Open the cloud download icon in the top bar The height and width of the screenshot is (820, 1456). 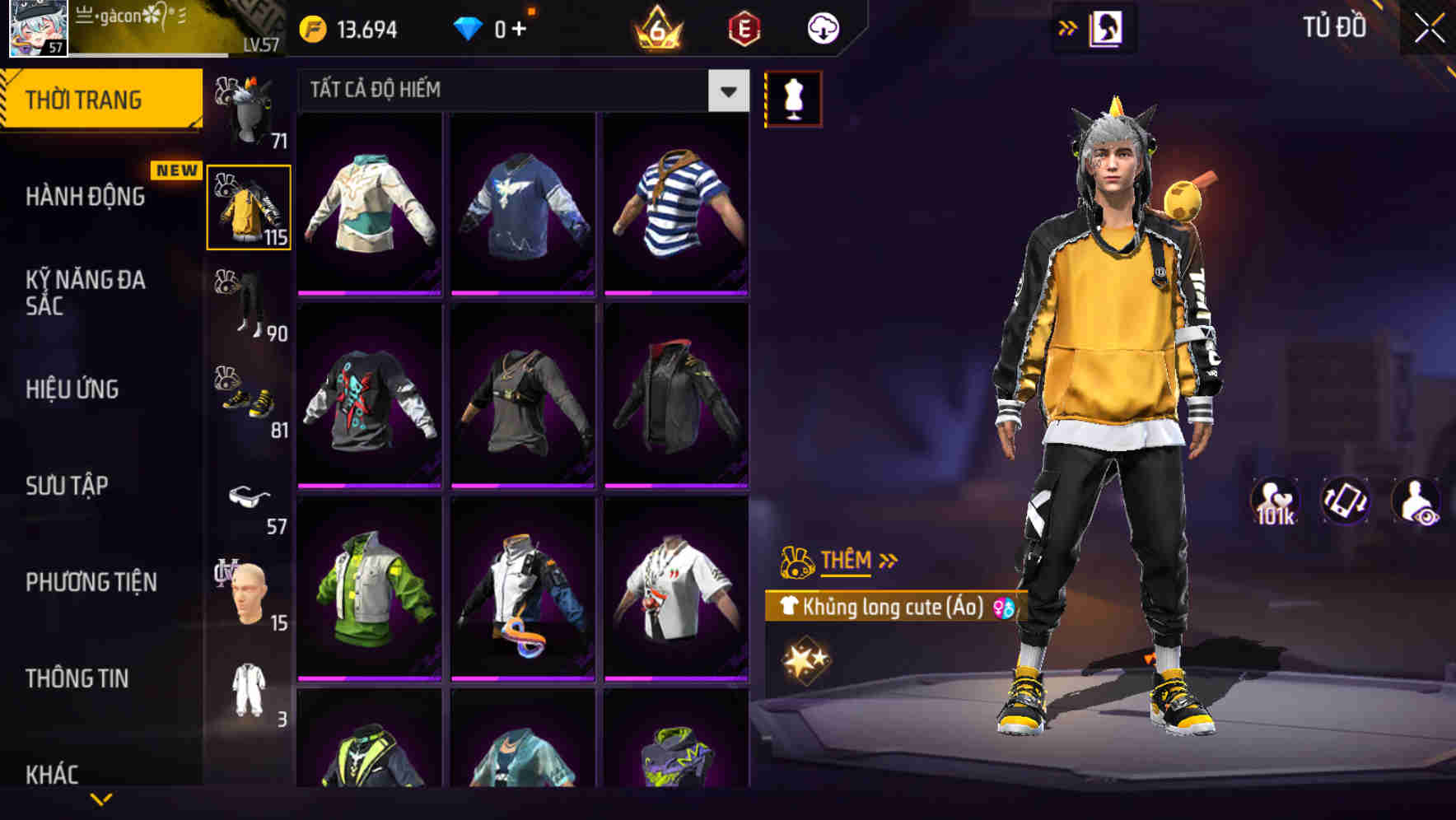[820, 27]
